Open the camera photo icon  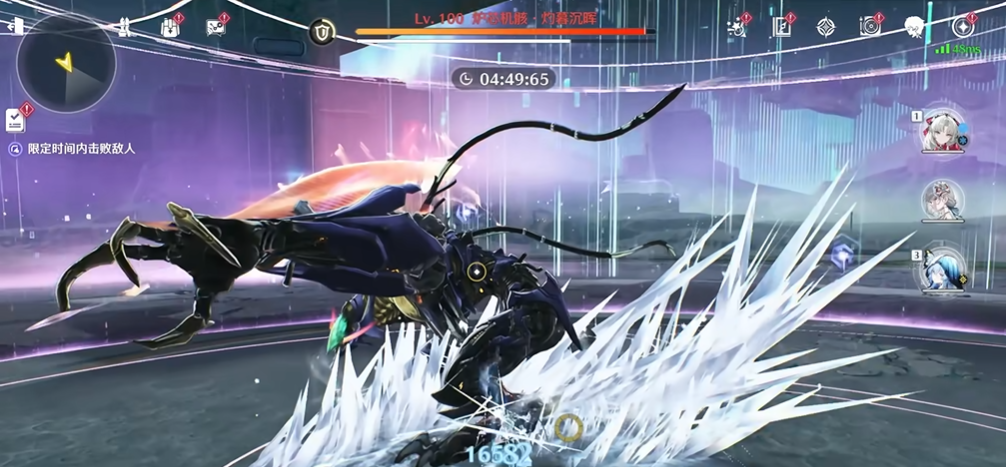pyautogui.click(x=869, y=27)
